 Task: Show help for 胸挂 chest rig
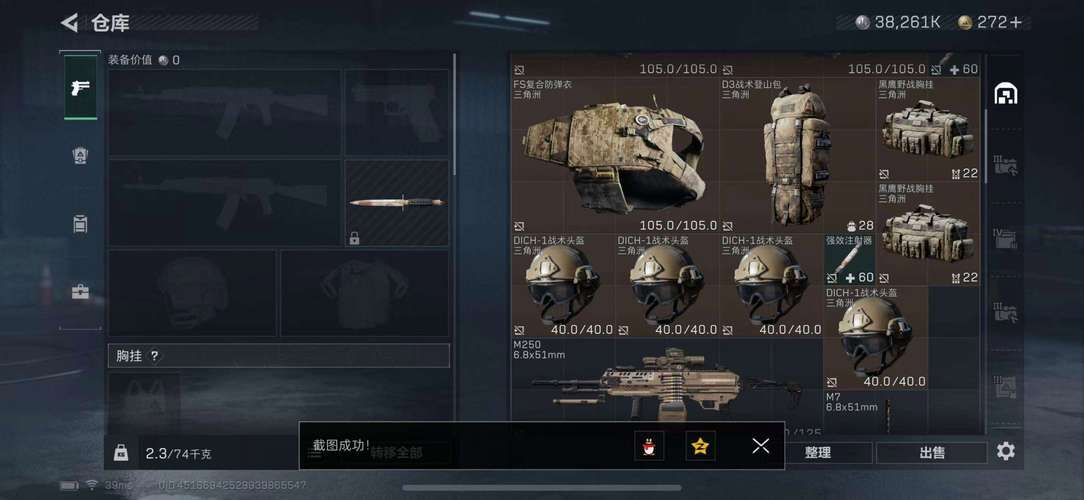click(155, 356)
